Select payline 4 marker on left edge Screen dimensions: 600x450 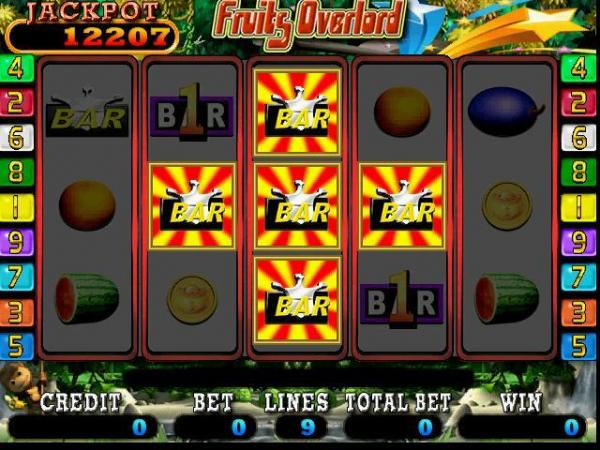click(x=17, y=68)
